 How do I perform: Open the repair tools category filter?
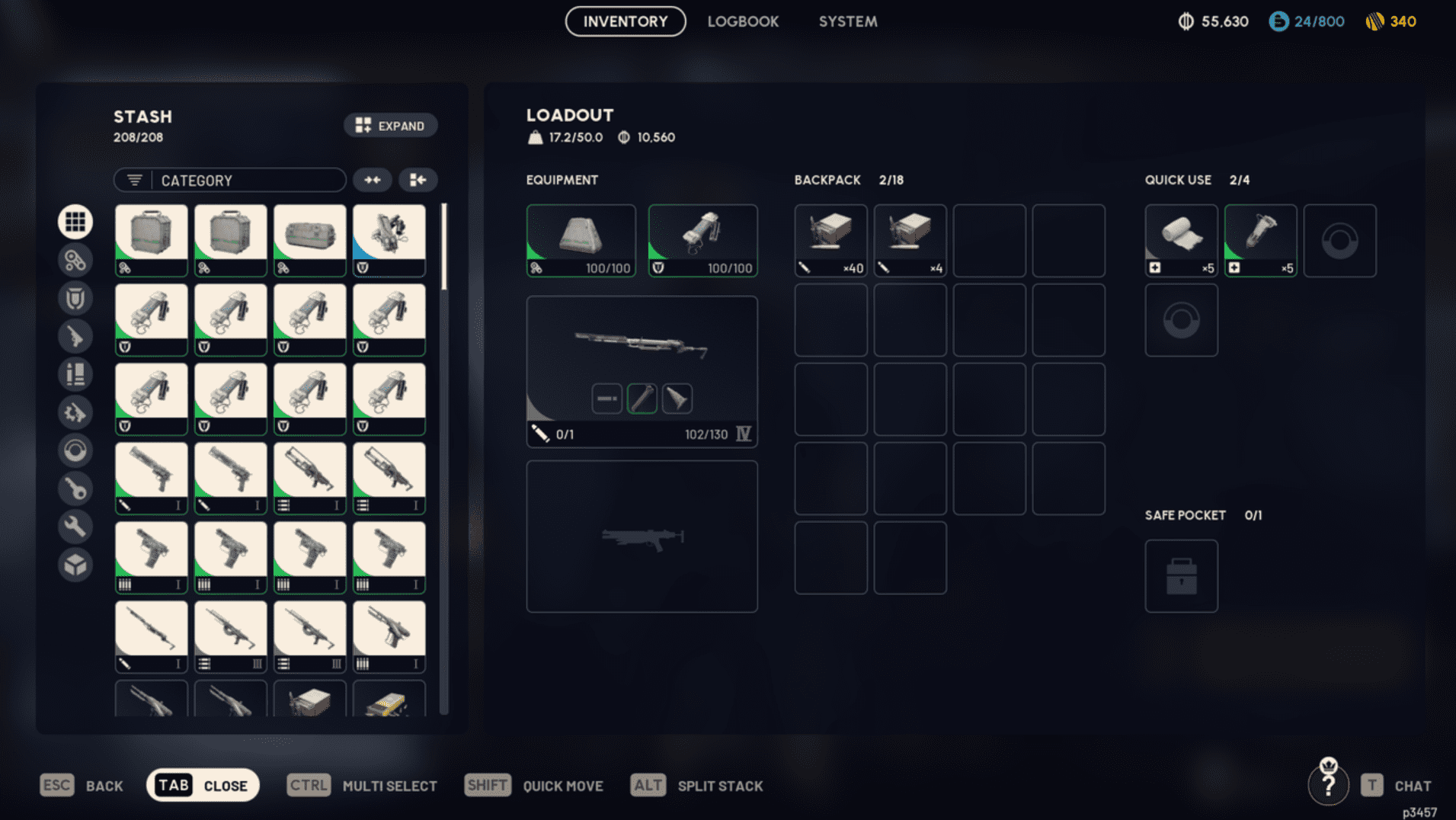(75, 527)
